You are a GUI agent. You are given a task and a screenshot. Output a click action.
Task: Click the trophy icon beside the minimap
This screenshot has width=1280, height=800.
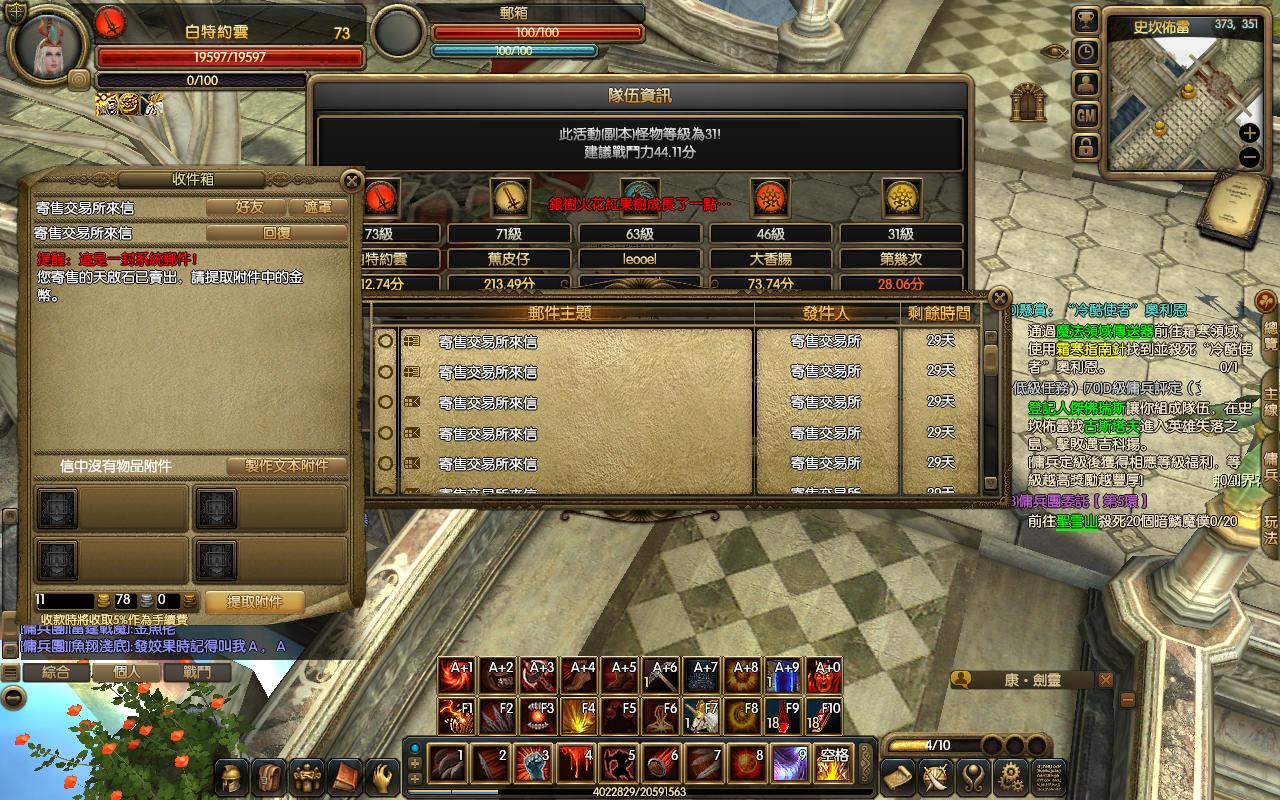1086,20
